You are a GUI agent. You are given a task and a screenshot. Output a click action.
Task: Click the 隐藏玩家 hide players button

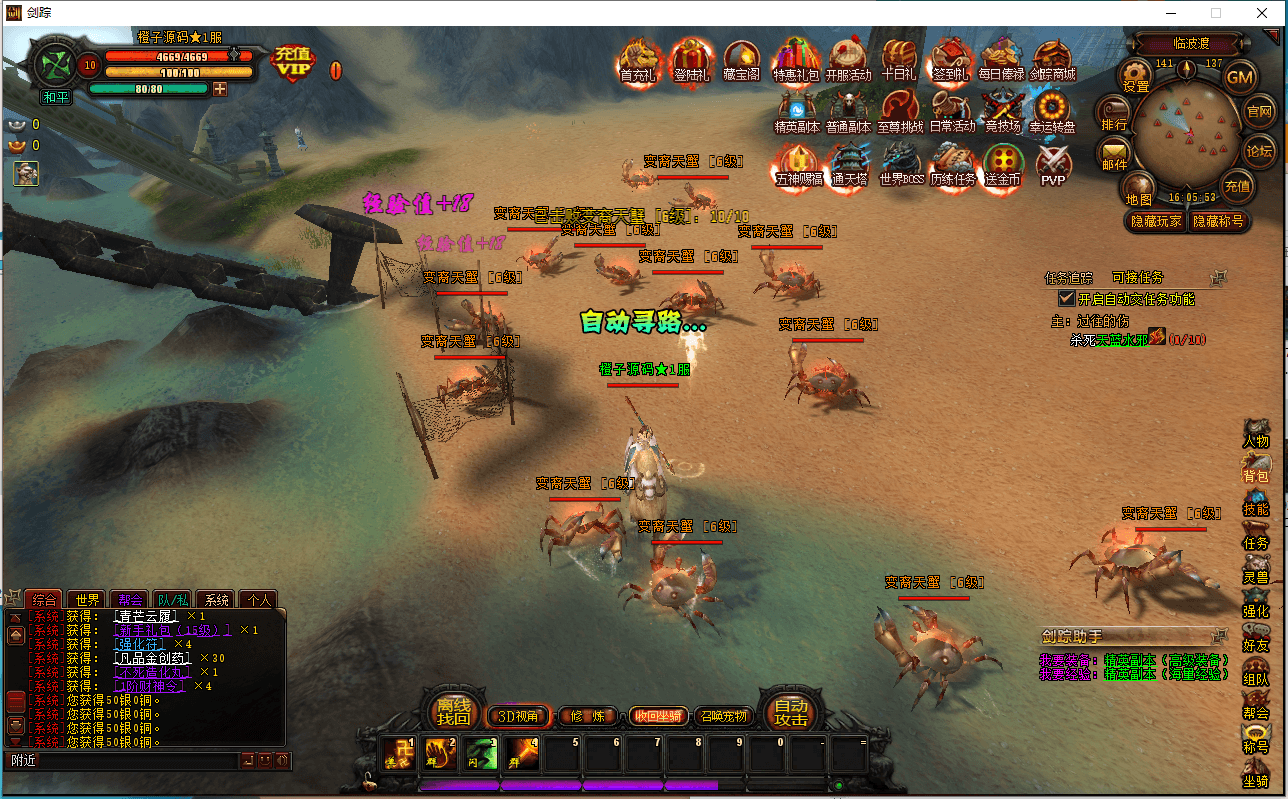(x=1156, y=221)
